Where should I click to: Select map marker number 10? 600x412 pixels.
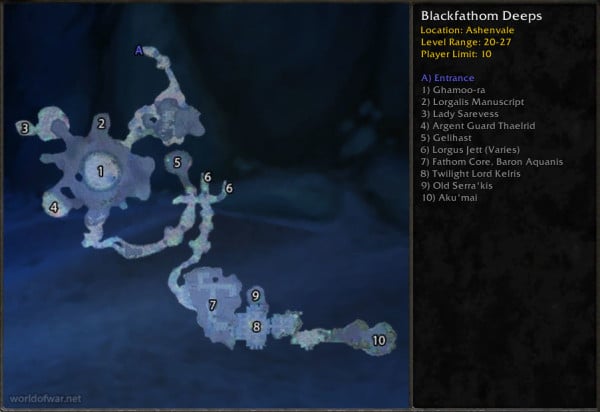(379, 340)
